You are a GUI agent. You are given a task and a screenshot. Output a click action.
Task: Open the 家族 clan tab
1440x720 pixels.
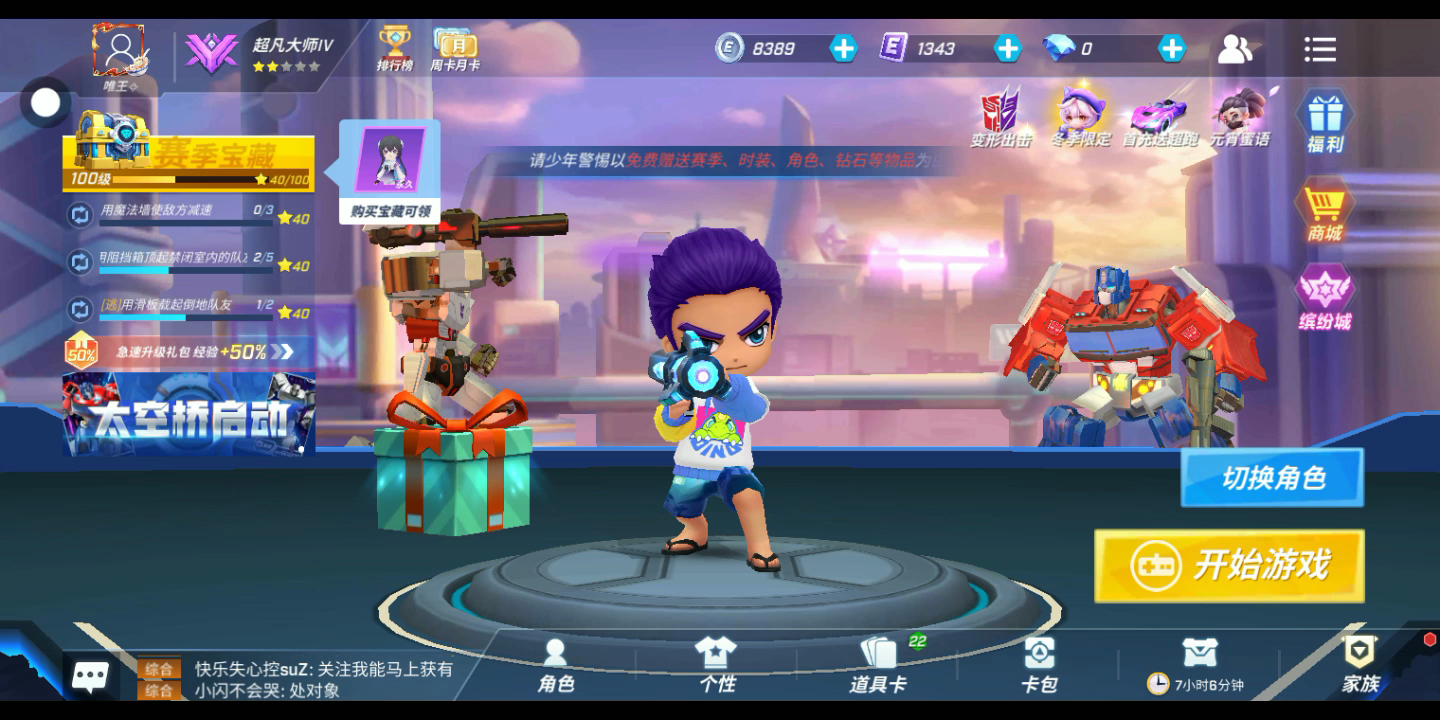coord(1360,665)
